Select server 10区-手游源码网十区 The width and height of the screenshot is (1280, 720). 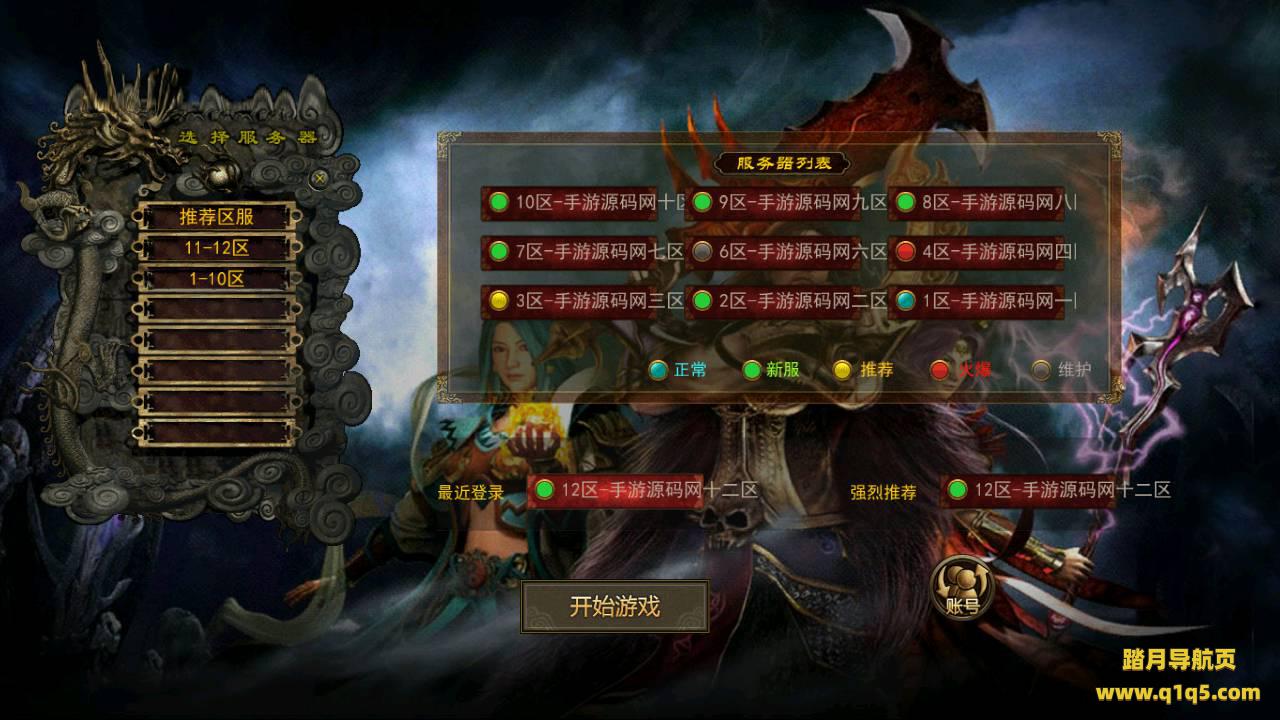[x=583, y=202]
